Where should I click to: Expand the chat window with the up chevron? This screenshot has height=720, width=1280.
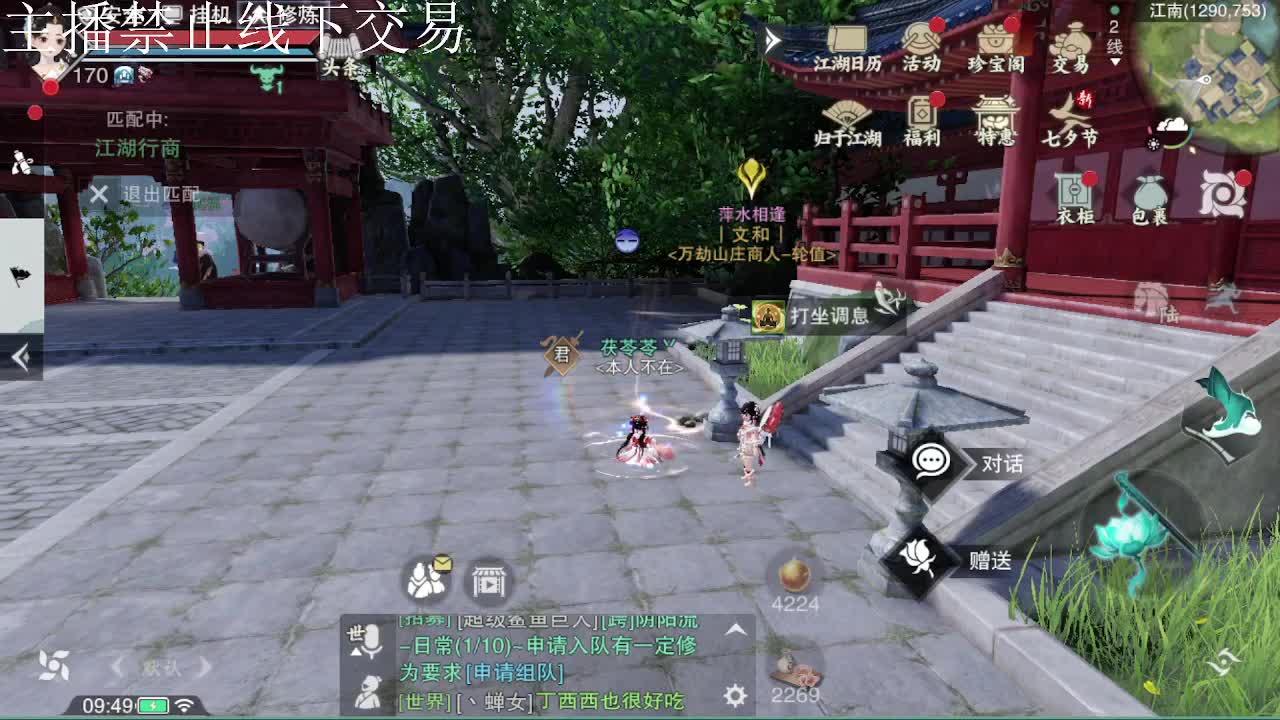tap(735, 630)
